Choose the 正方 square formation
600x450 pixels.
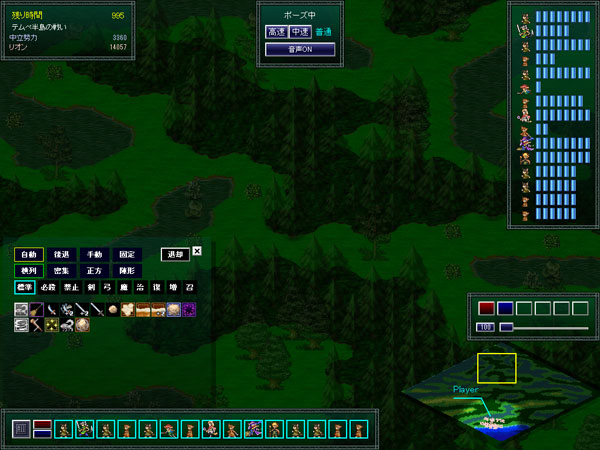pos(94,271)
